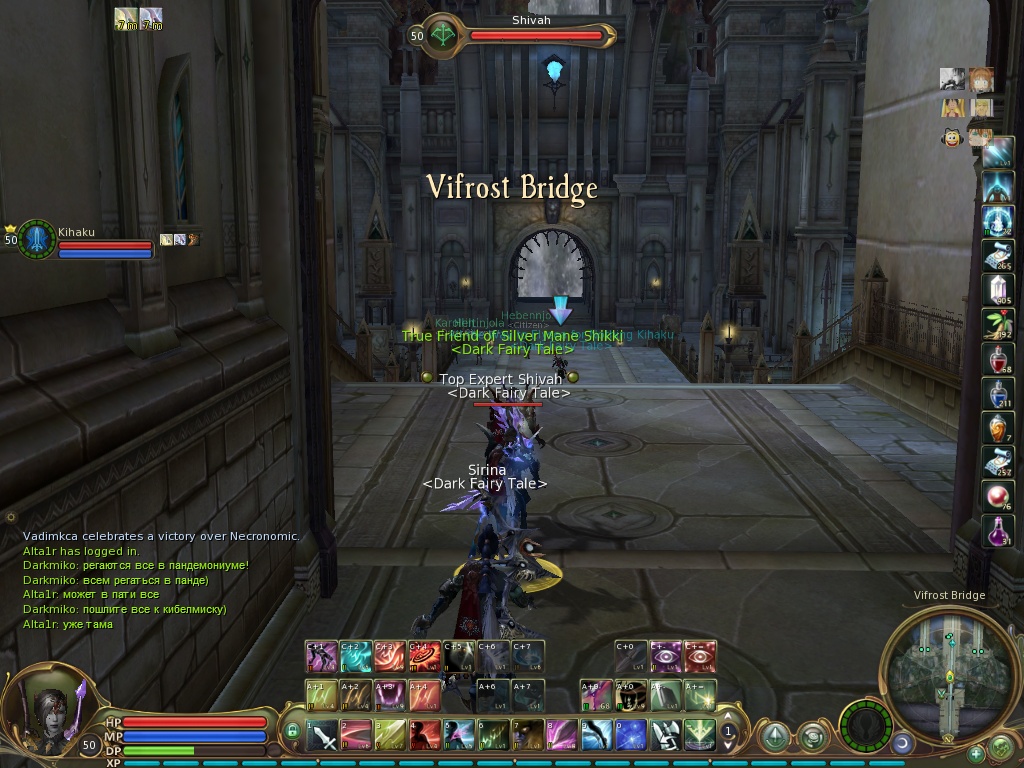This screenshot has width=1024, height=768.
Task: Click the crescent moon button by minimap
Action: [902, 743]
